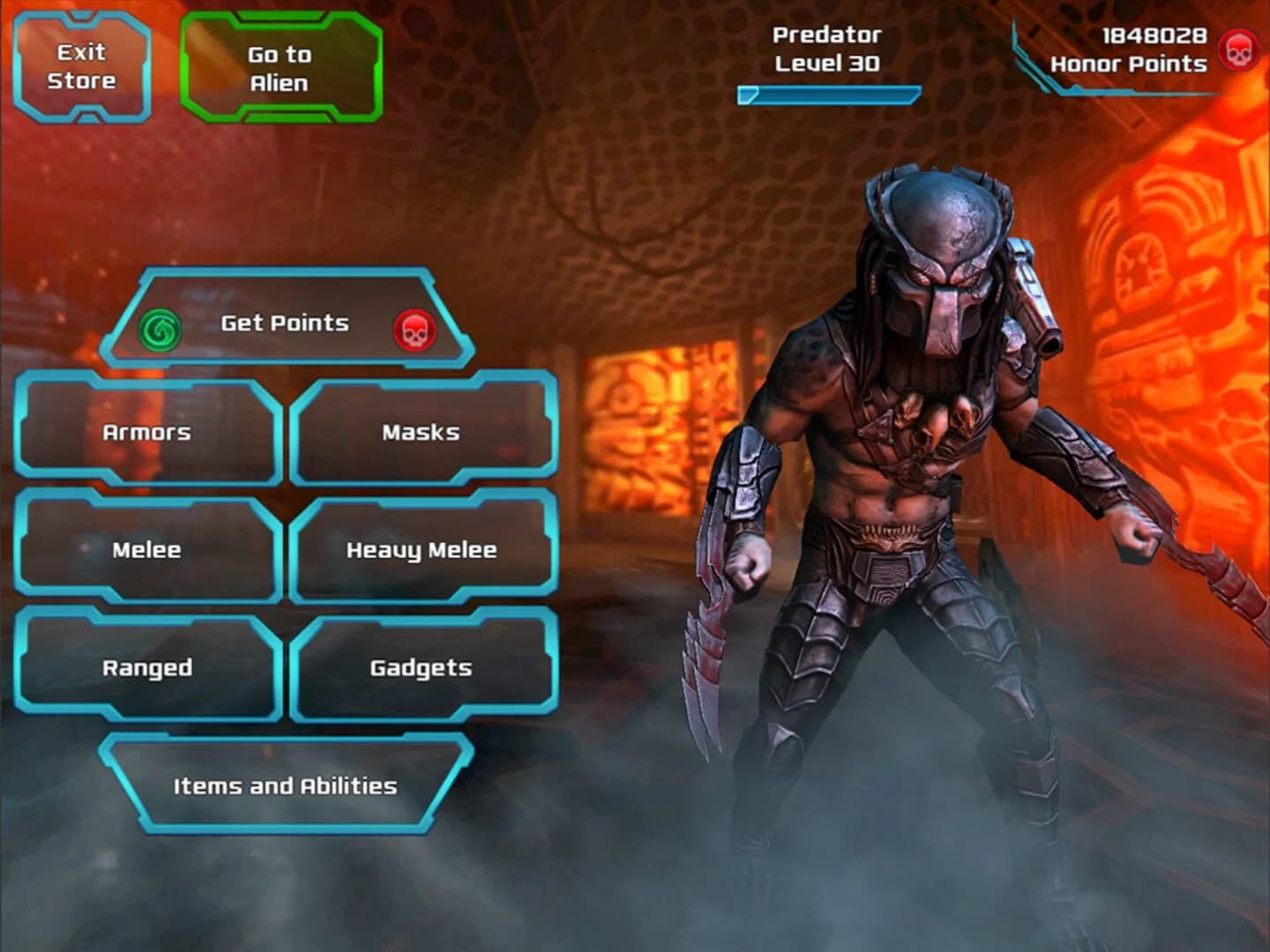Viewport: 1270px width, 952px height.
Task: Click Exit Store
Action: point(82,66)
